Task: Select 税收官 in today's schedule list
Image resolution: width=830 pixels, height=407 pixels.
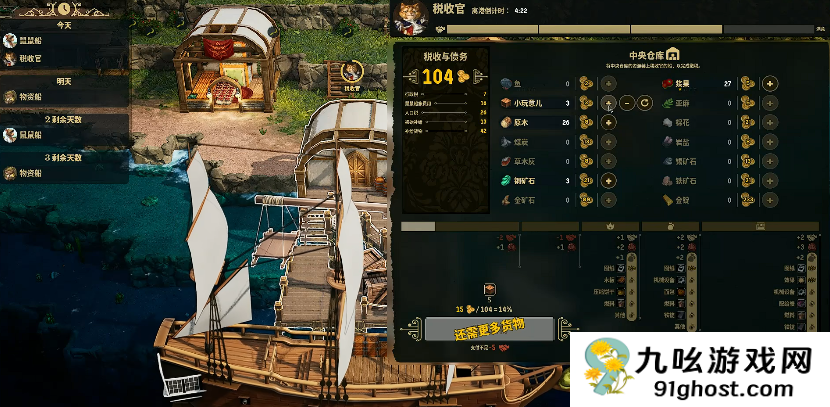Action: [29, 59]
